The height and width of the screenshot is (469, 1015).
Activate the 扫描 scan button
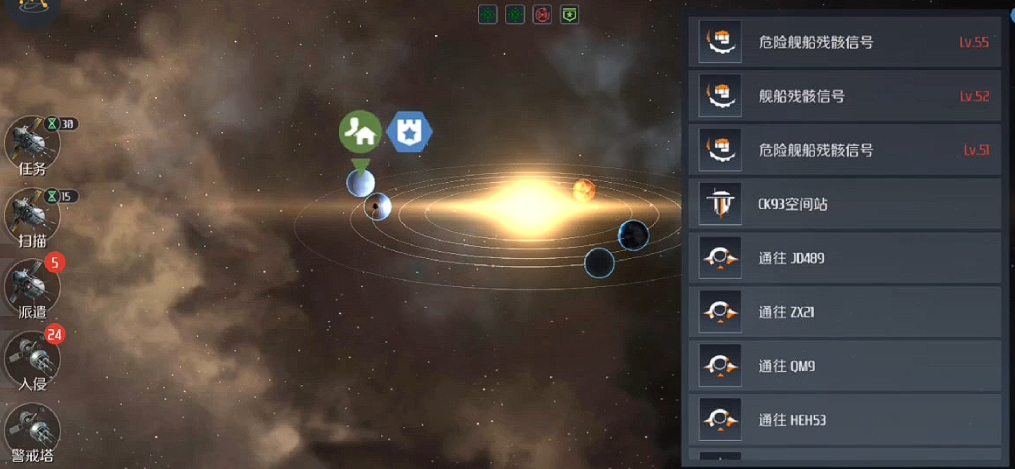[x=32, y=215]
